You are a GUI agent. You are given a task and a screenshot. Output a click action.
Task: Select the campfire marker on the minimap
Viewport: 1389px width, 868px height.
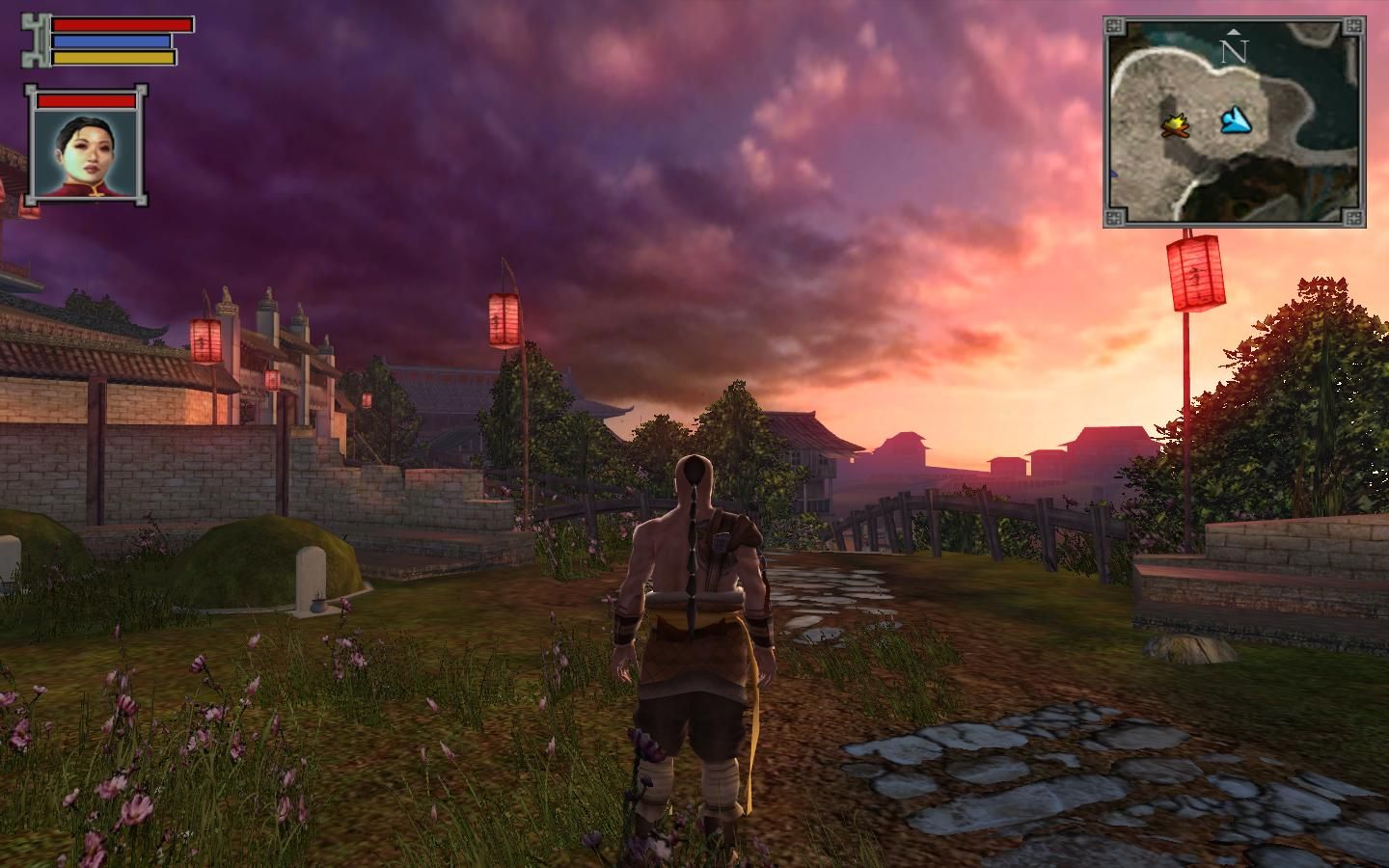(1175, 126)
